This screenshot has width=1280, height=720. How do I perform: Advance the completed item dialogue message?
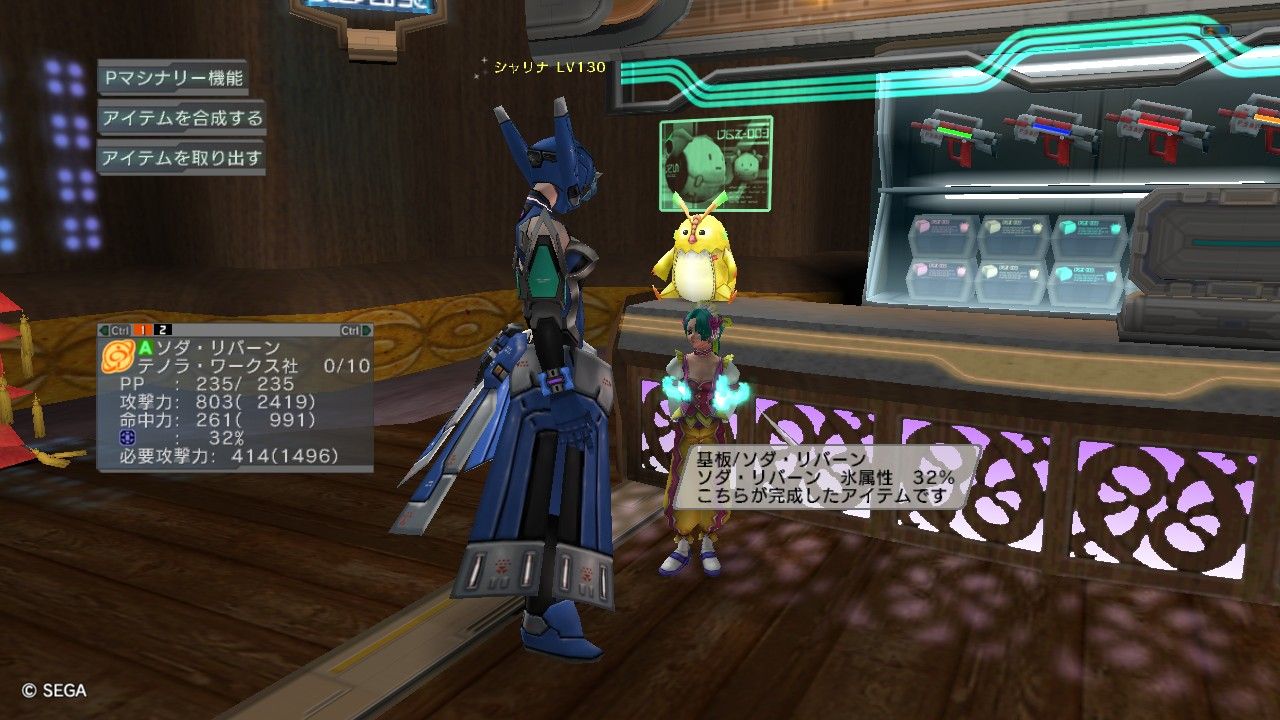[826, 477]
